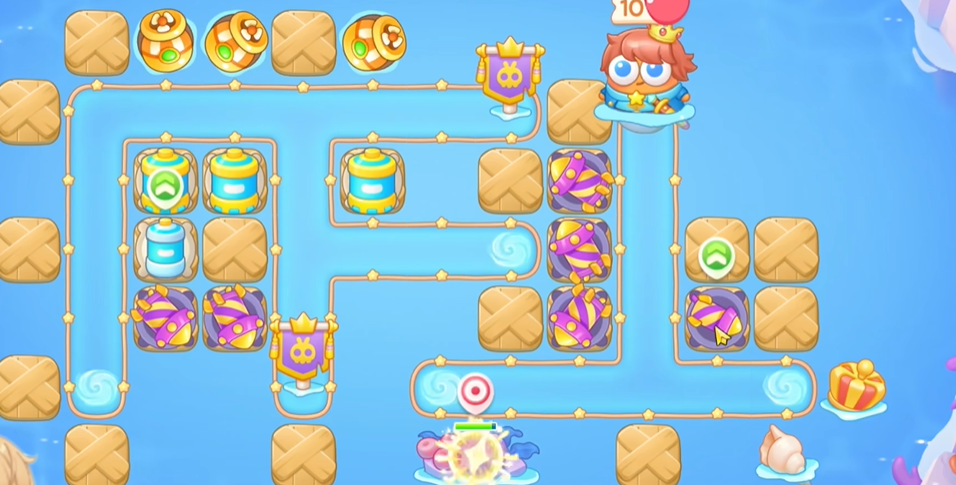Select the pale ice bottle tower
Screen dimensions: 956x485
[x=165, y=249]
